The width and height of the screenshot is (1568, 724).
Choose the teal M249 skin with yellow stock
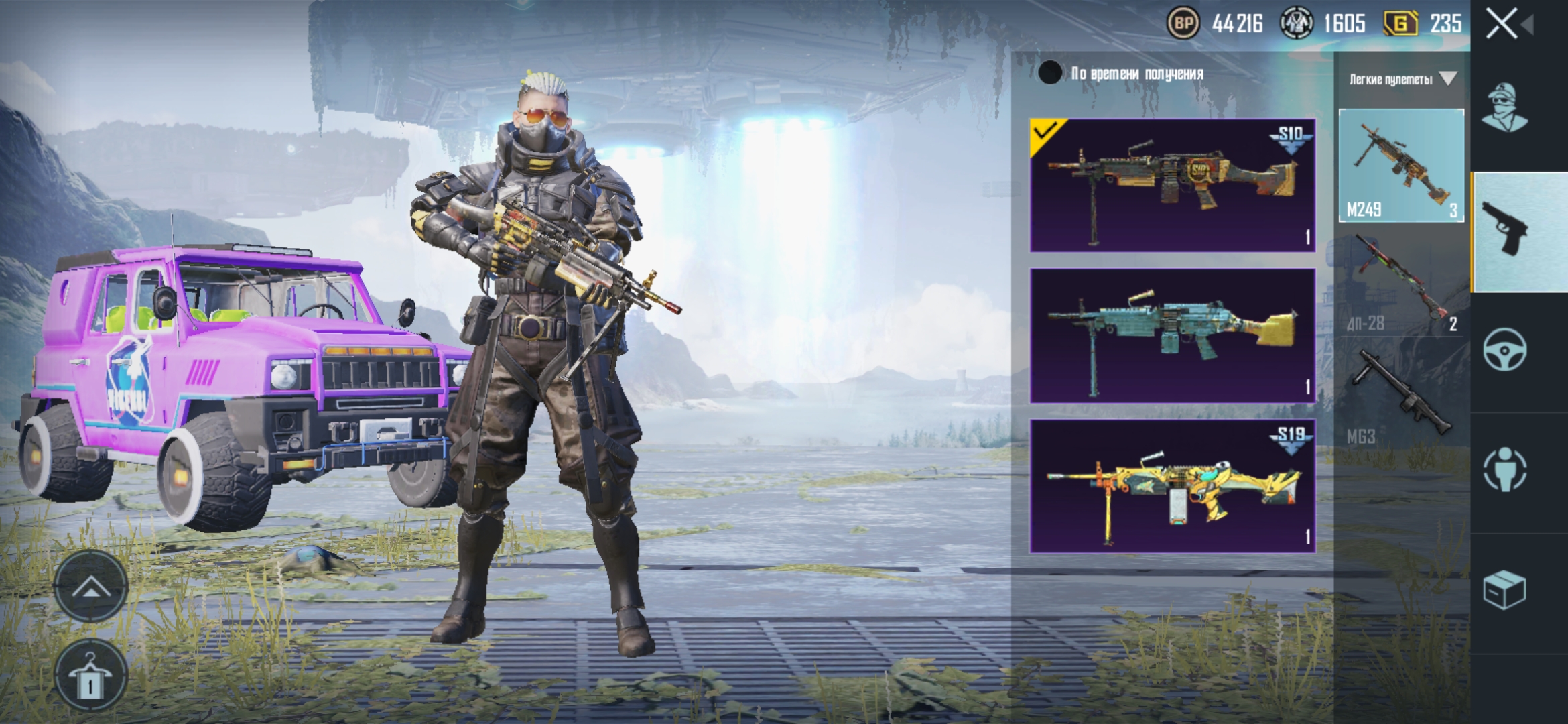click(1172, 336)
